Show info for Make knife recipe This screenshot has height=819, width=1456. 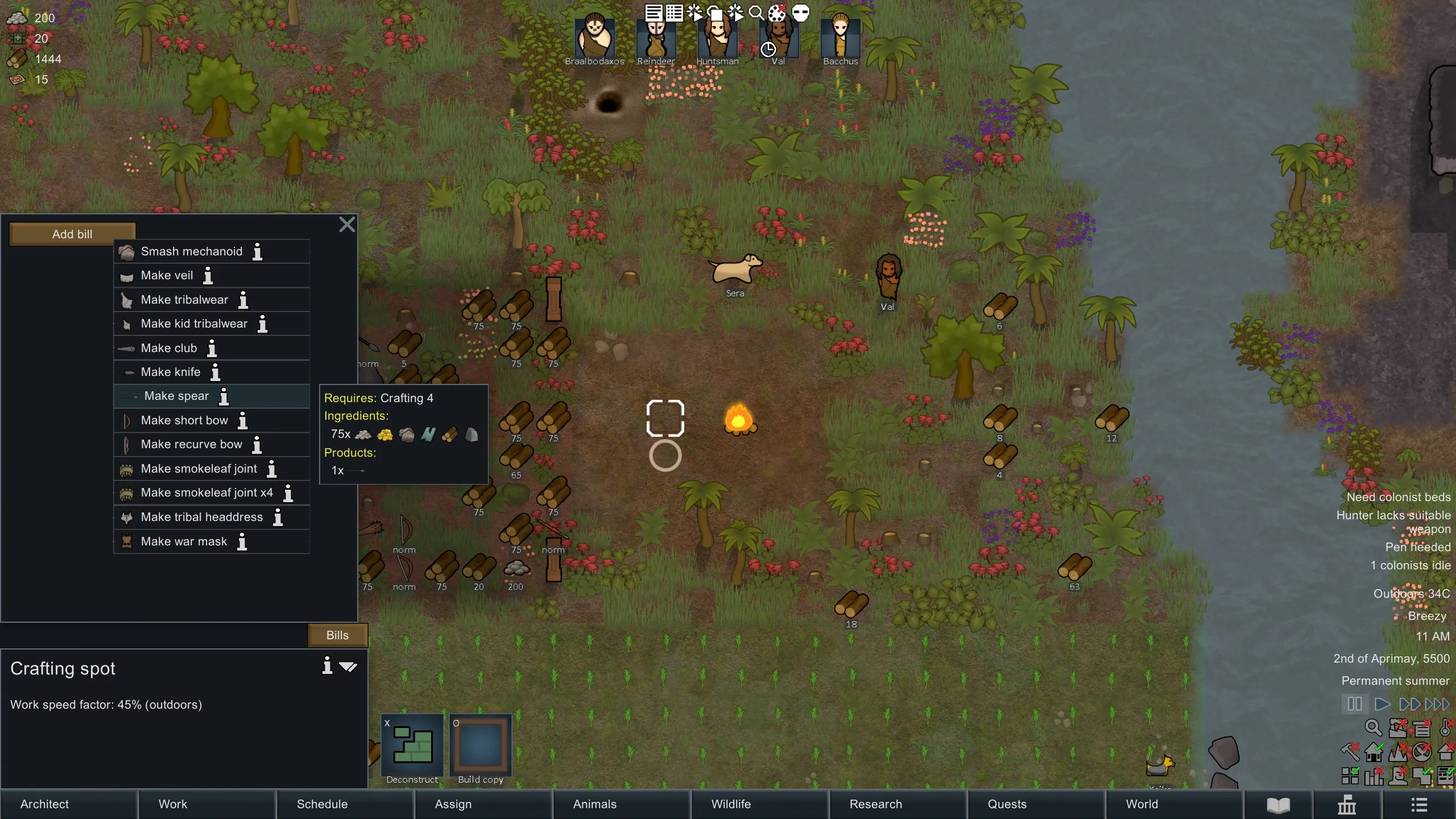tap(216, 373)
